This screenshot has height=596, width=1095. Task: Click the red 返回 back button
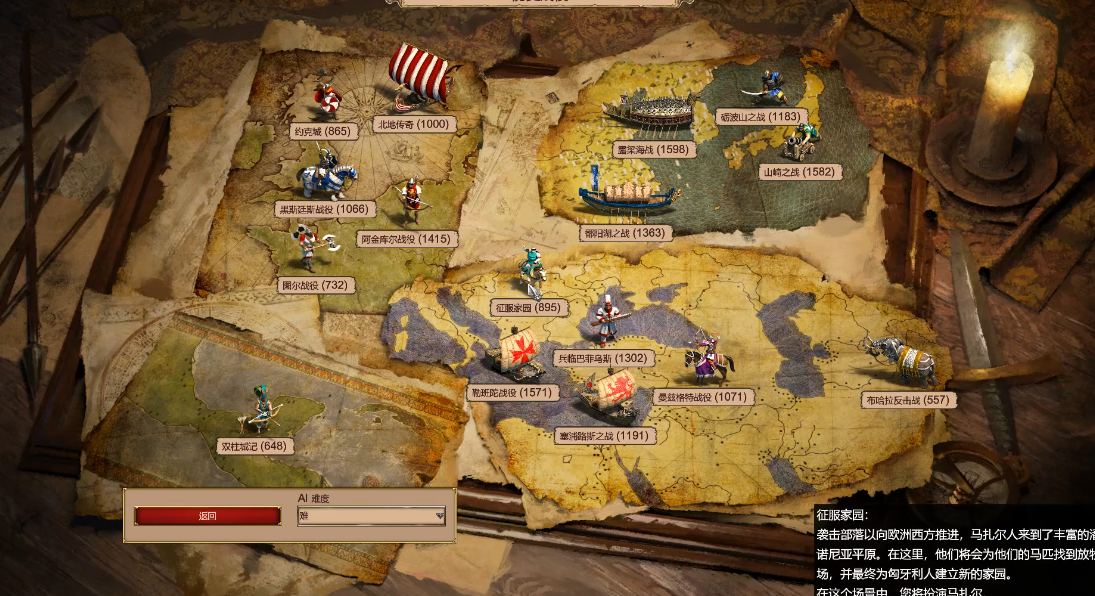pyautogui.click(x=208, y=516)
